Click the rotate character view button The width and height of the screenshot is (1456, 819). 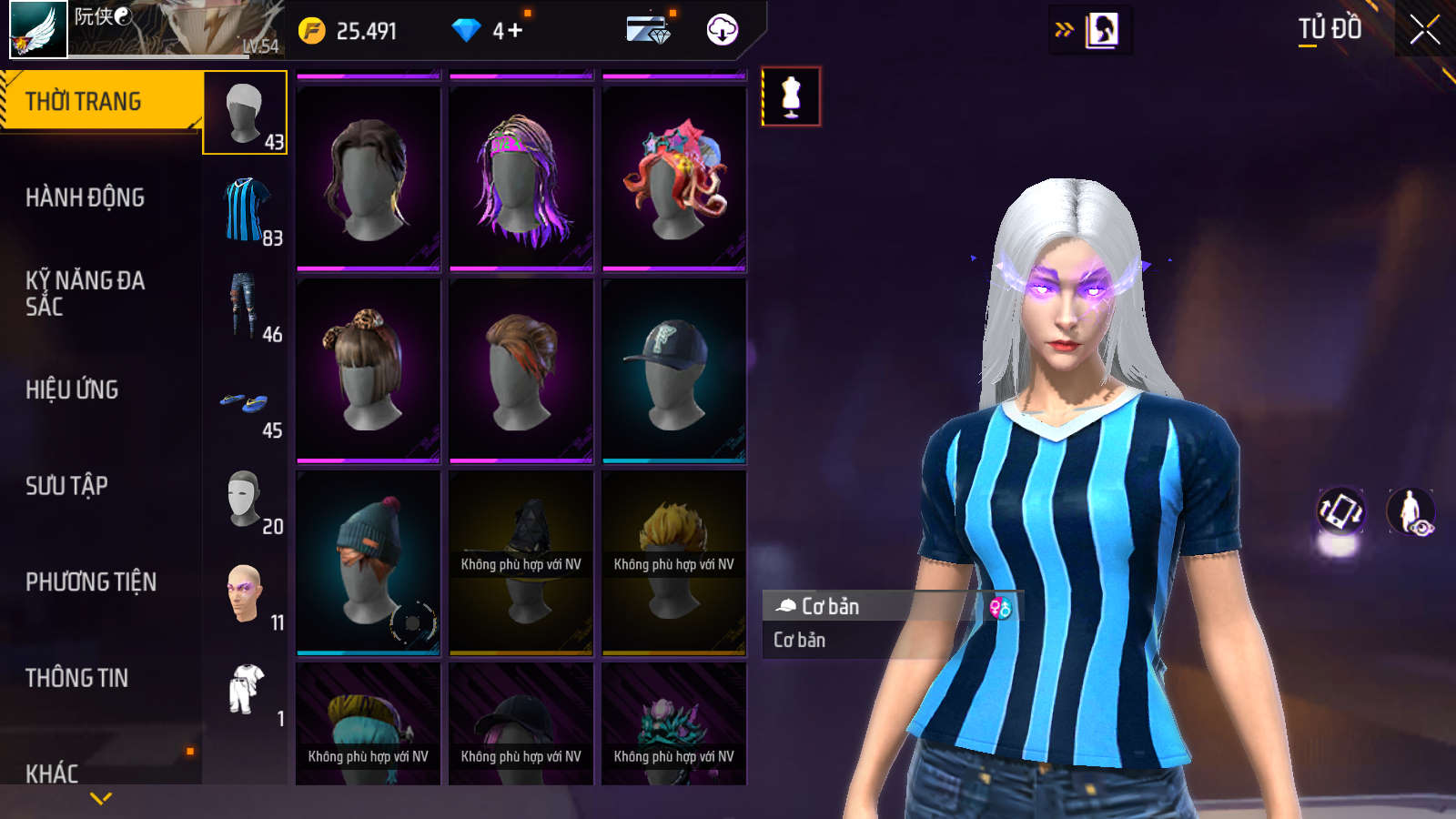coord(1340,511)
